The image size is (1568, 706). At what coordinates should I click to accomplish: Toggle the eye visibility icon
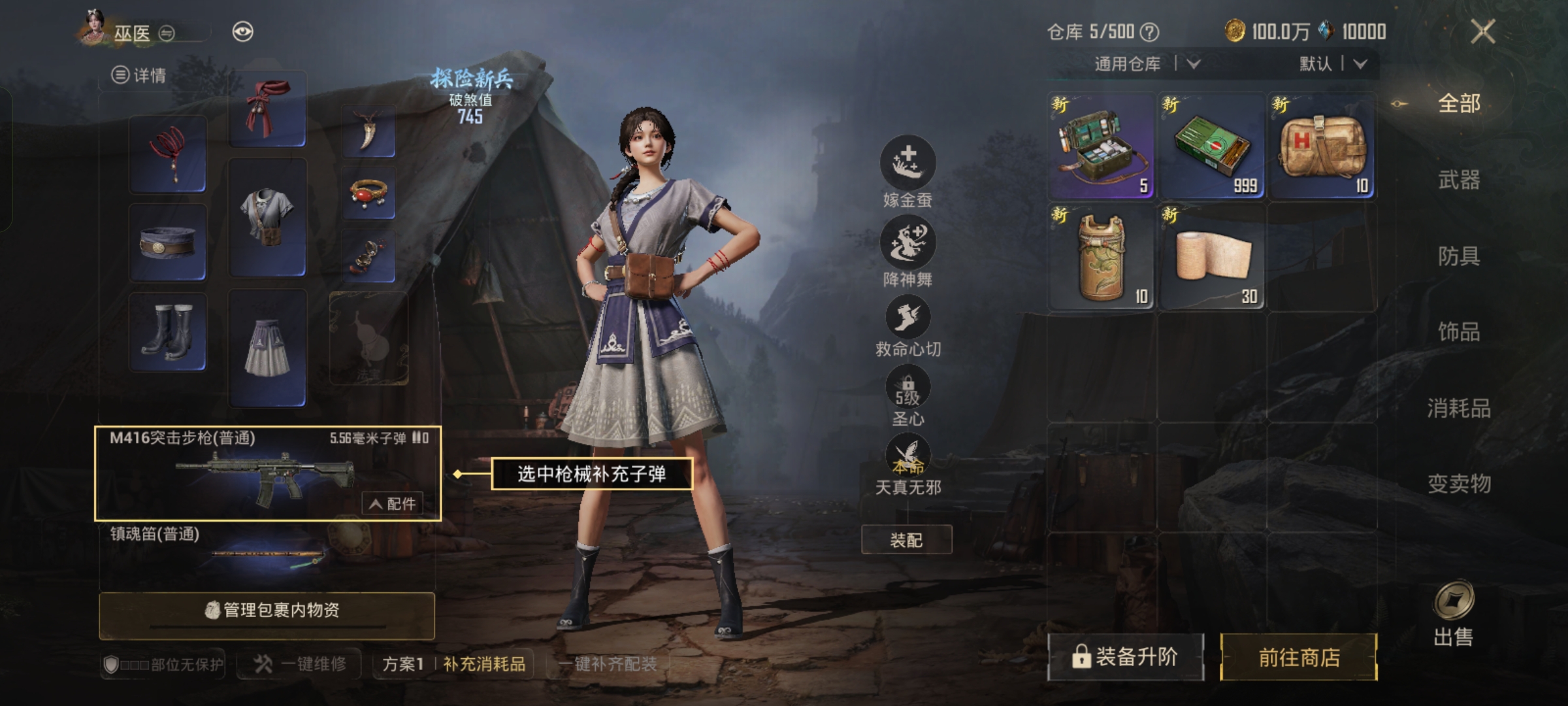[x=242, y=32]
